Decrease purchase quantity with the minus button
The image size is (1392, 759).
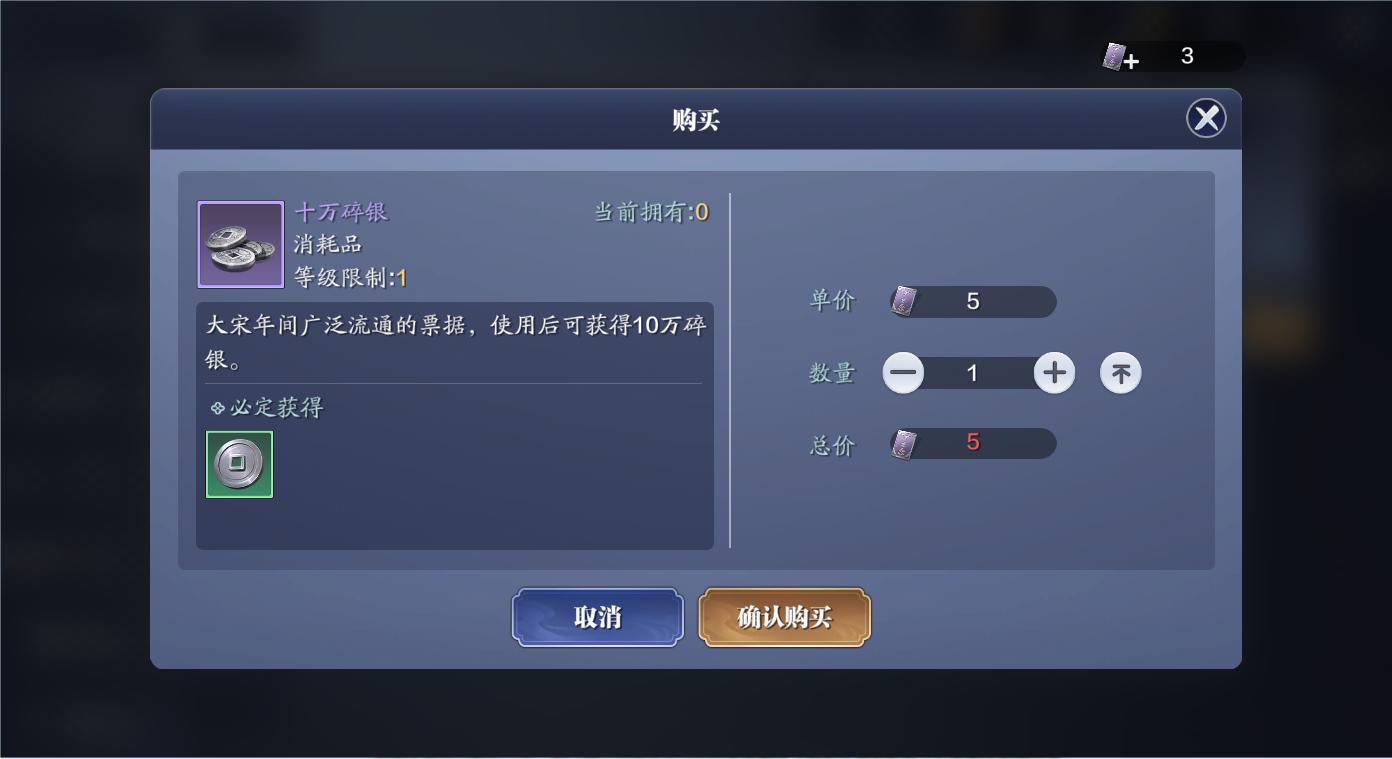[903, 372]
